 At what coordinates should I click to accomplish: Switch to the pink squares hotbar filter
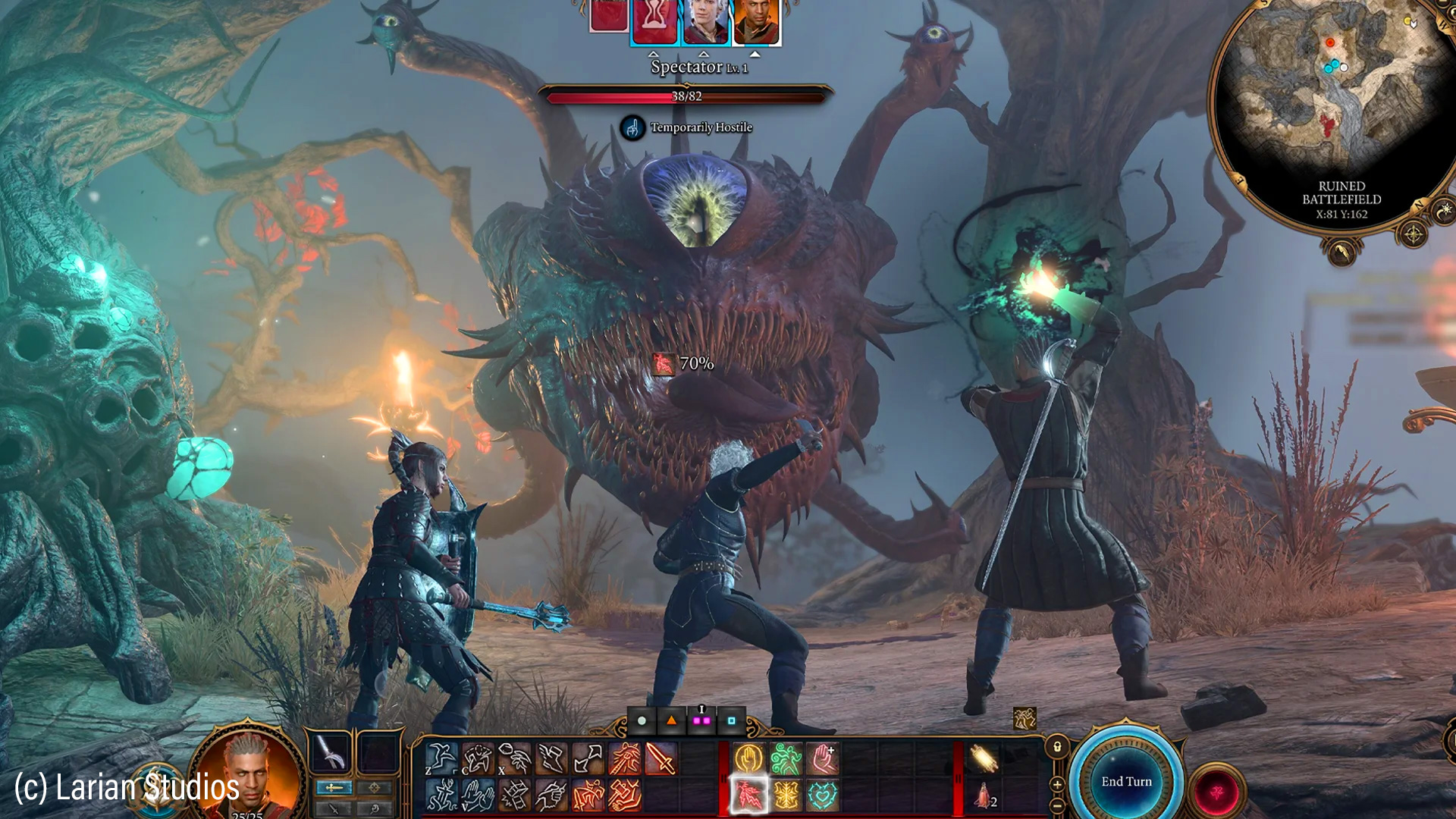pyautogui.click(x=701, y=720)
